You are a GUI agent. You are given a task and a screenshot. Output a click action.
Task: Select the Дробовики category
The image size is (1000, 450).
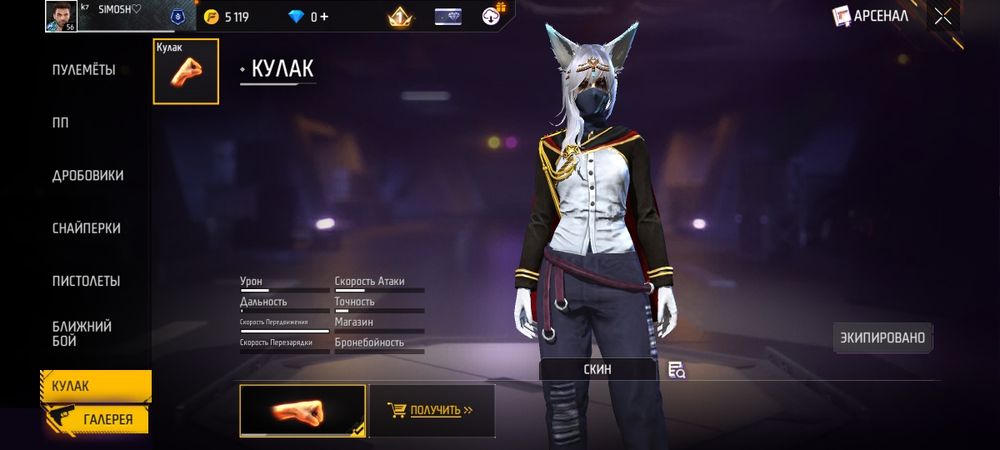click(88, 175)
